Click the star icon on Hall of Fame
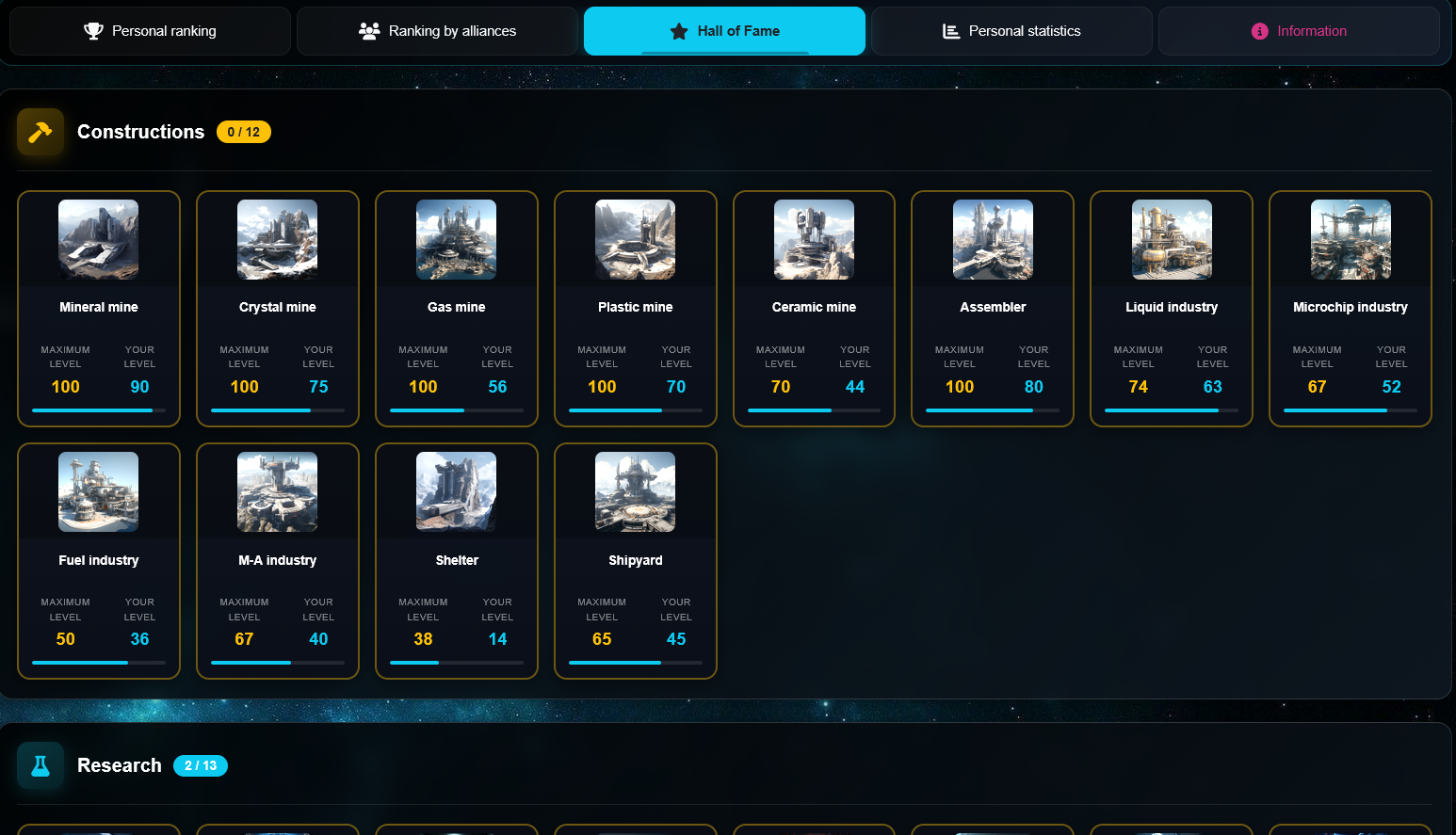This screenshot has height=835, width=1456. coord(678,30)
